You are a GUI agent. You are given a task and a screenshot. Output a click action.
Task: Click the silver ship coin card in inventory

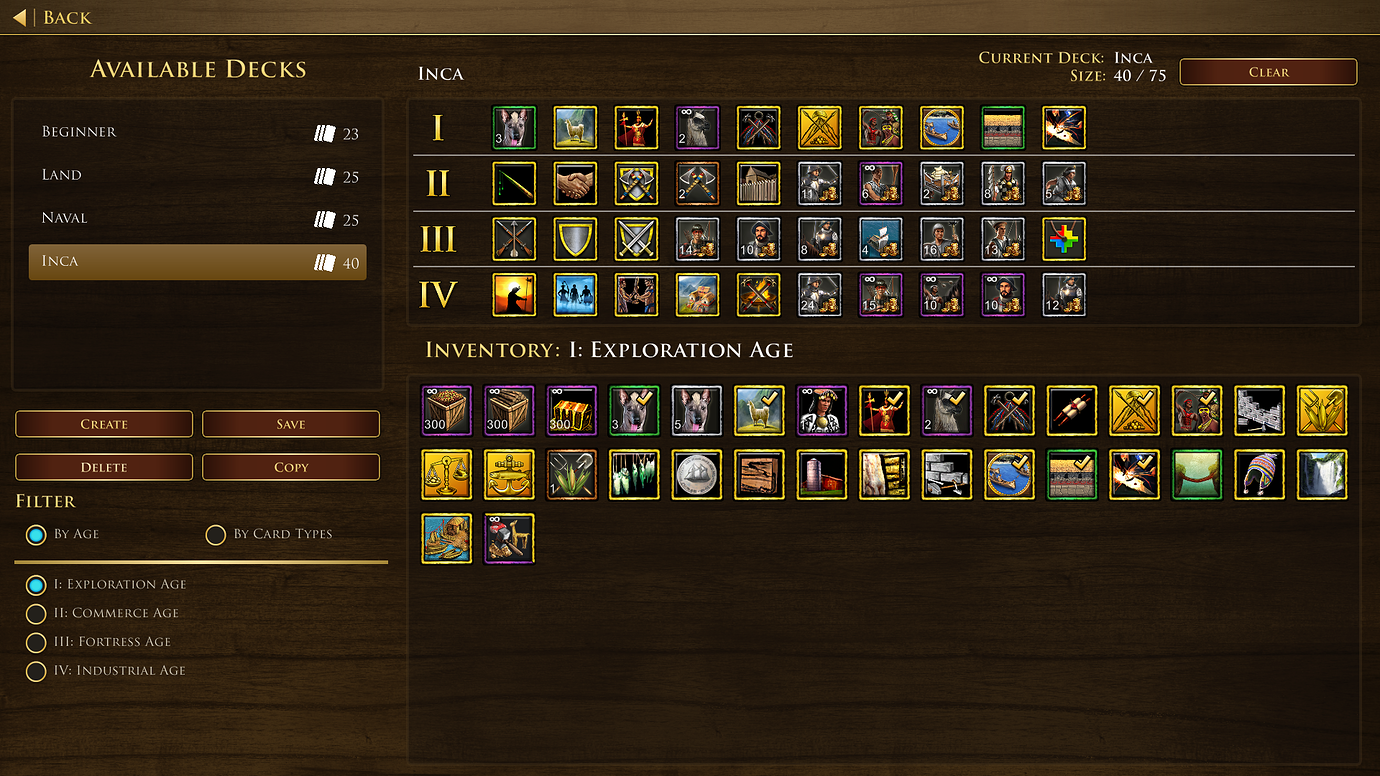point(697,474)
